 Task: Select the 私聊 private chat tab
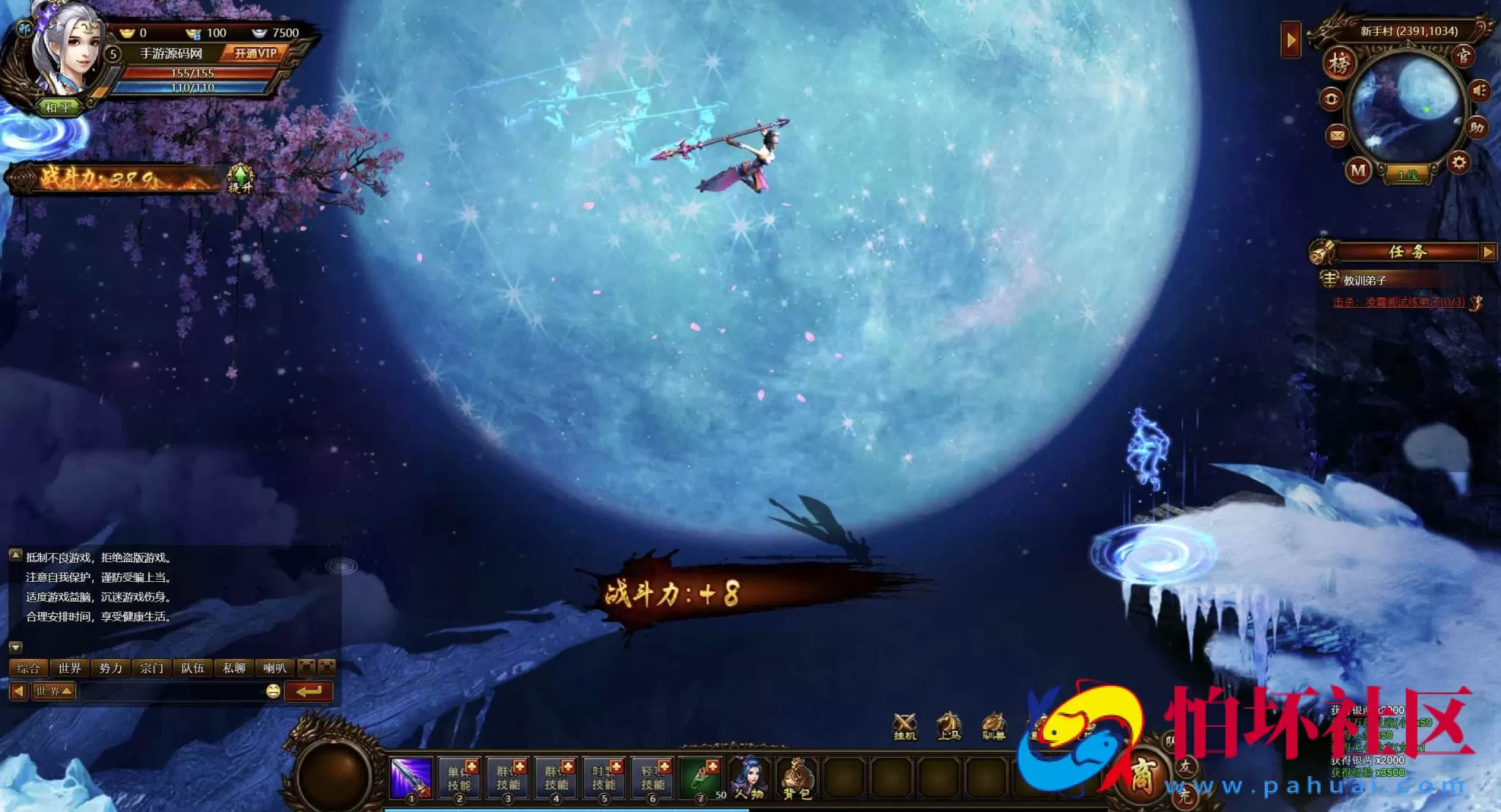234,668
